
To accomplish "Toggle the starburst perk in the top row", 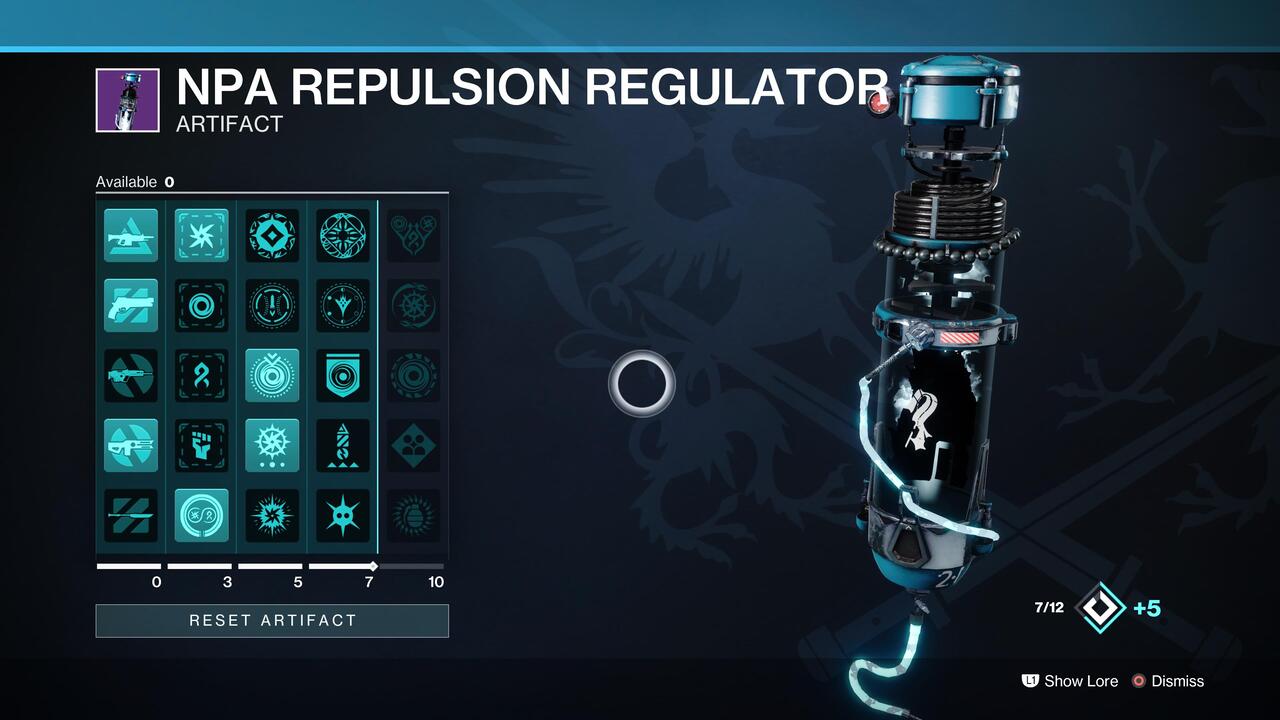I will tap(201, 236).
